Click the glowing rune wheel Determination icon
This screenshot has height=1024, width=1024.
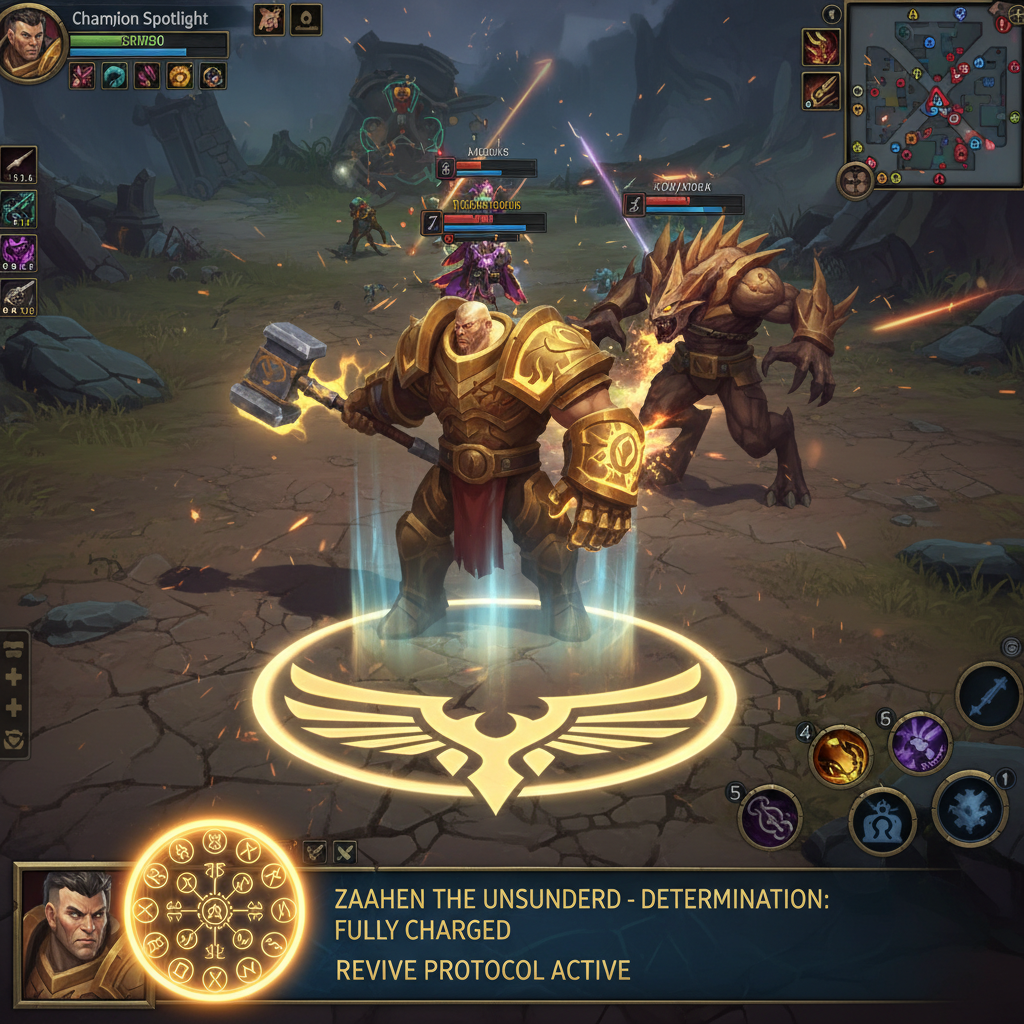(214, 909)
